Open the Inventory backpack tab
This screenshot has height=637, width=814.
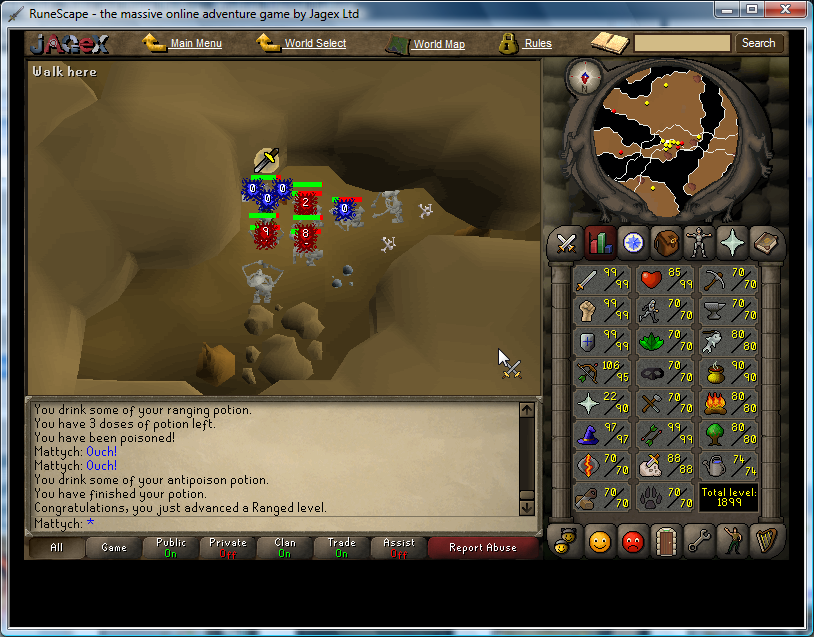point(665,242)
